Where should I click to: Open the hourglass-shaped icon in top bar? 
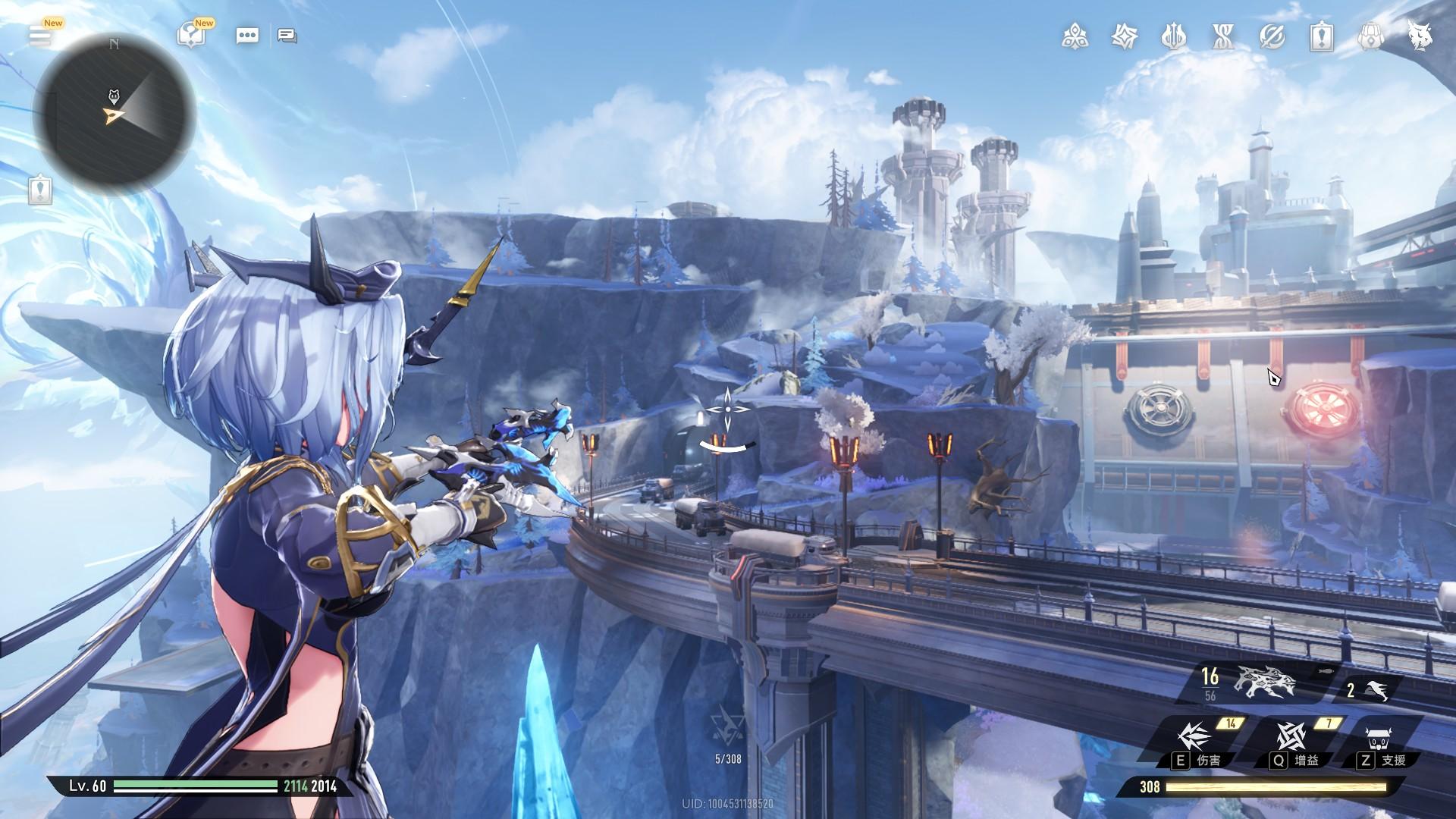tap(1222, 36)
